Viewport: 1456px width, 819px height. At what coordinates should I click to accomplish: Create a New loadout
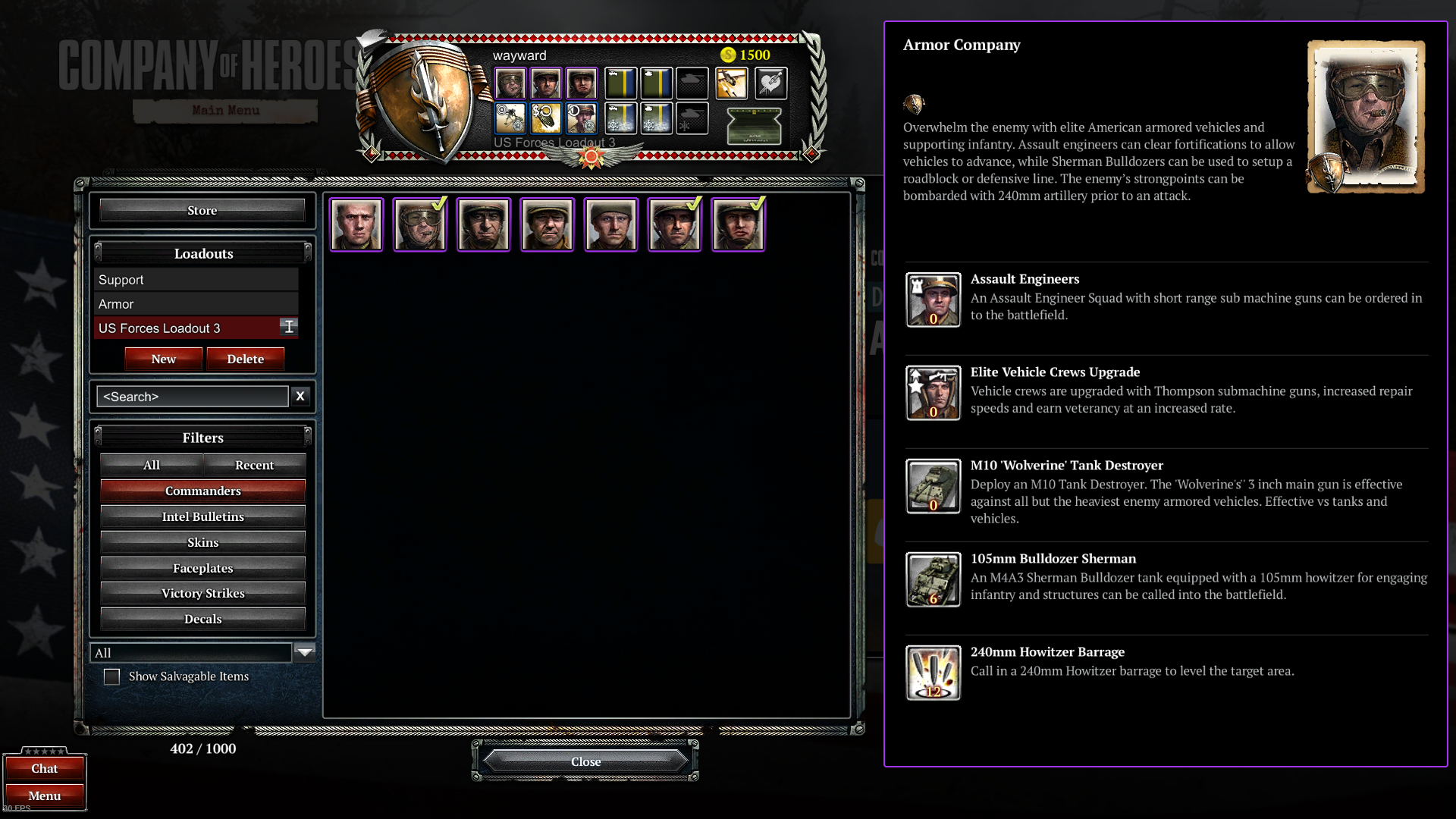click(x=163, y=359)
